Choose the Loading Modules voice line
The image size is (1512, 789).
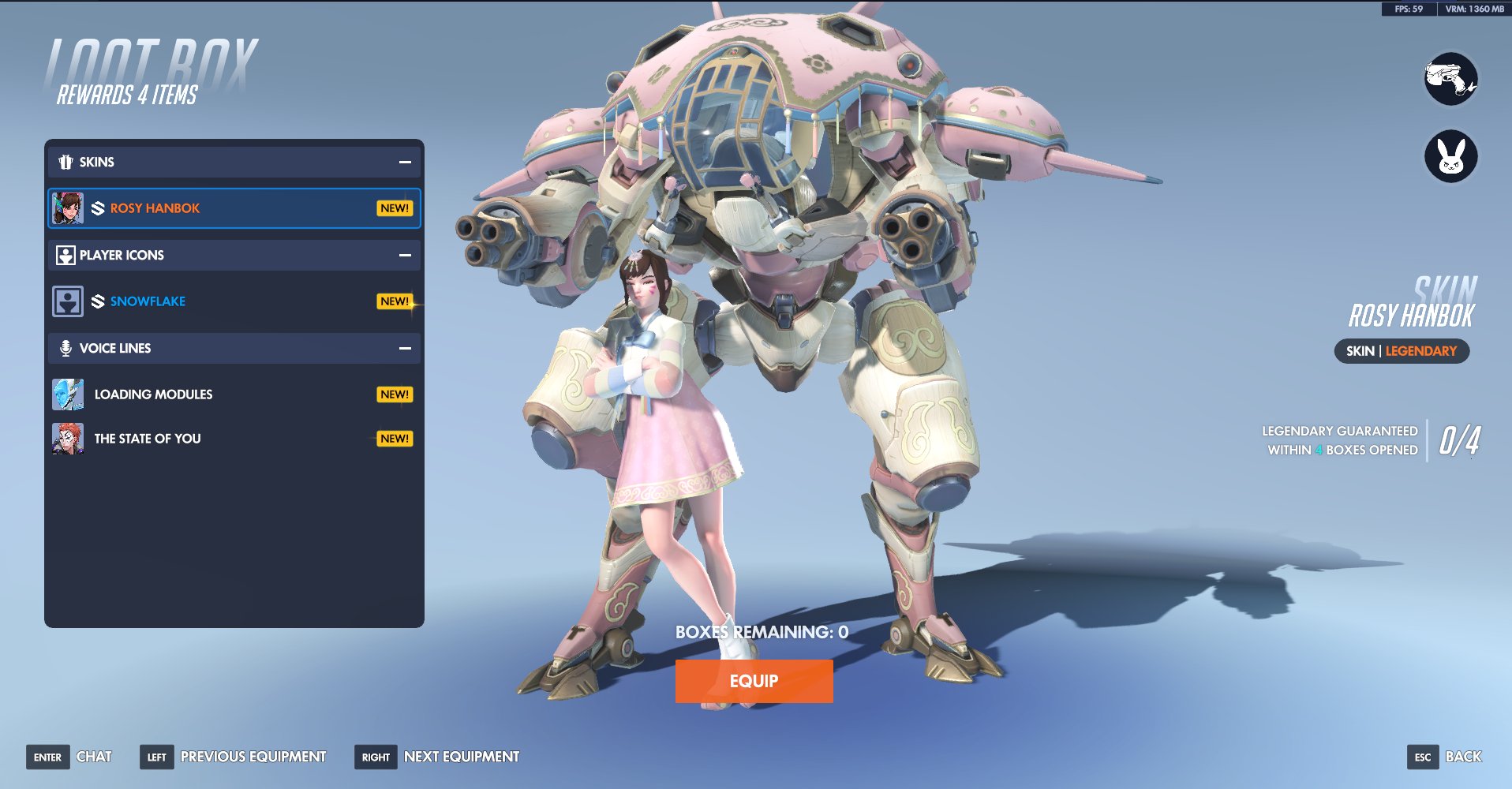[234, 394]
